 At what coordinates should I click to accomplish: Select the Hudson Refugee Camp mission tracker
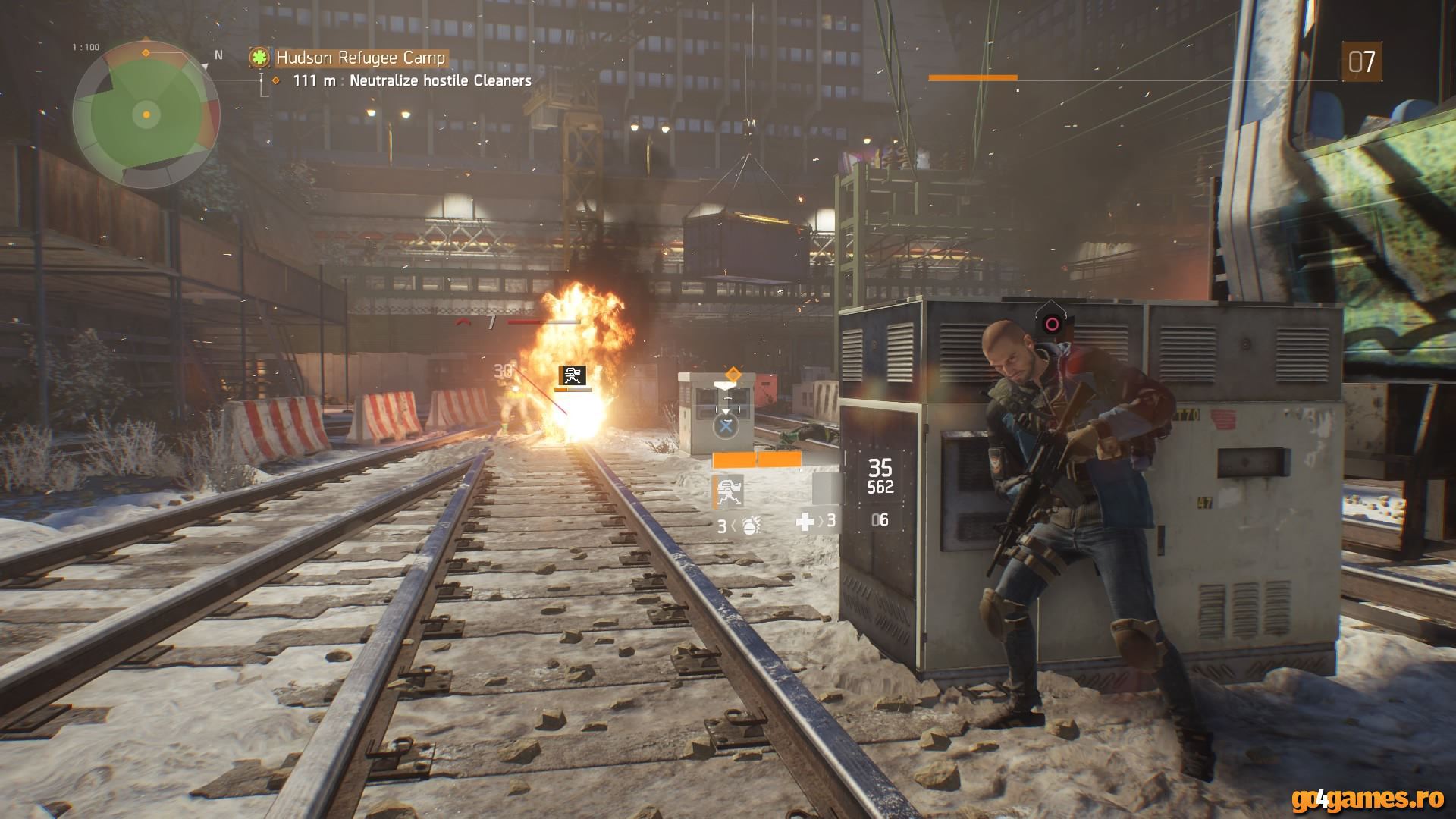coord(359,58)
